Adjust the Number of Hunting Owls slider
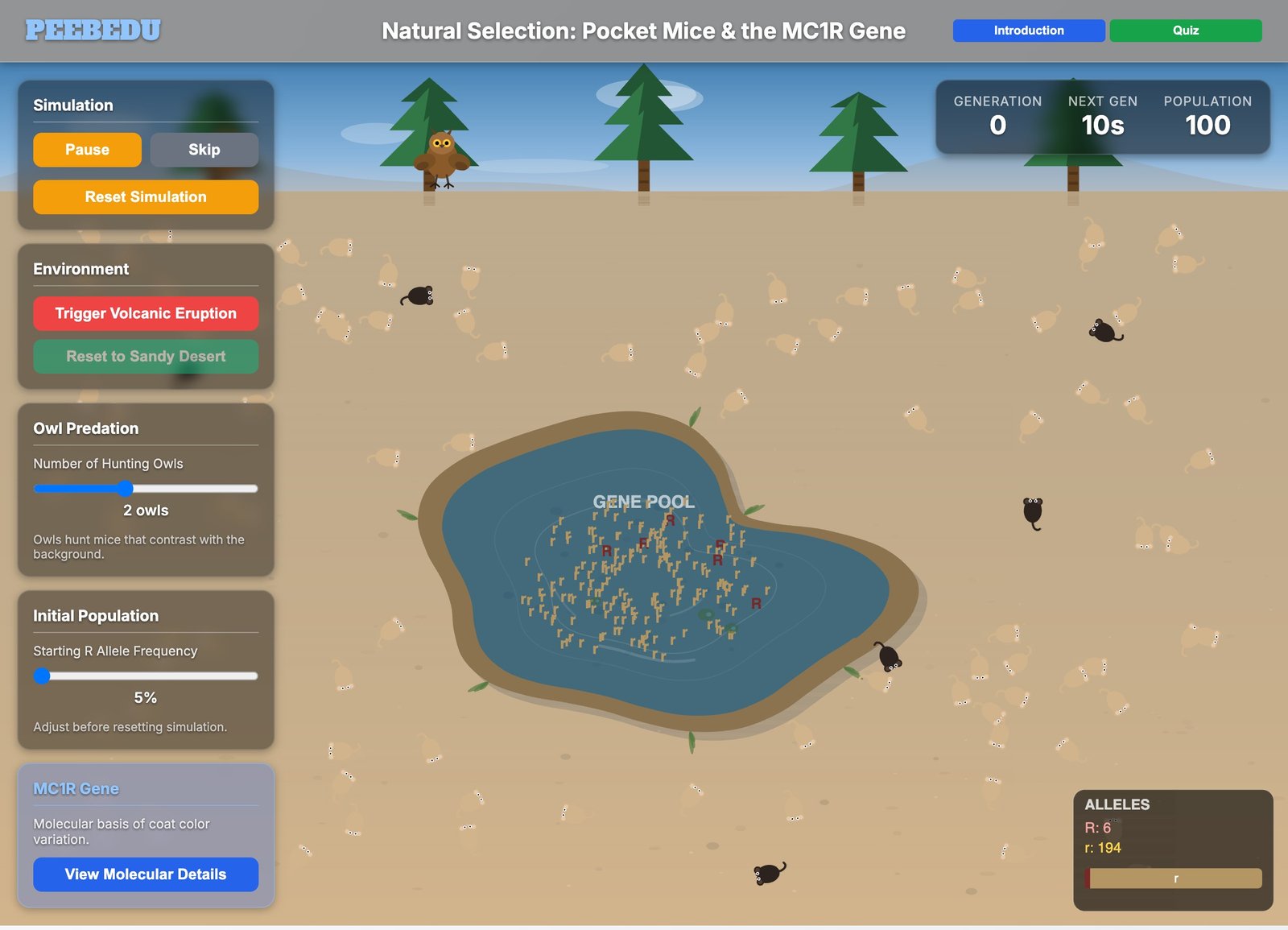 126,489
